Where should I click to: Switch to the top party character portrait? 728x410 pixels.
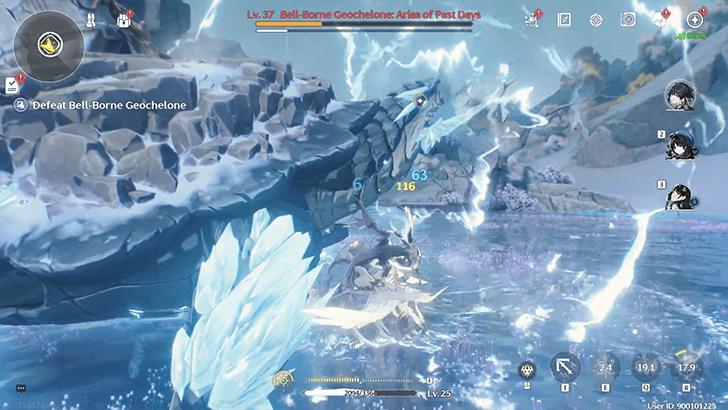680,96
